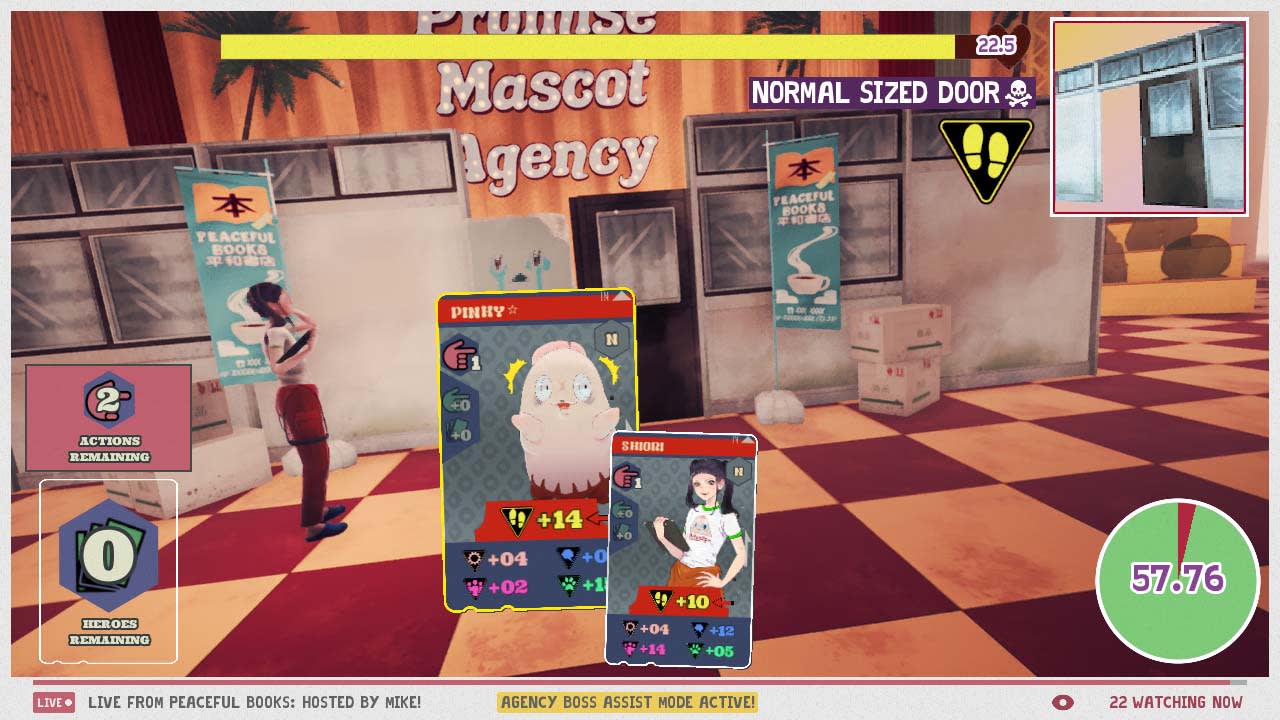
Task: Toggle the N rarity badge on Shiori's card
Action: [737, 471]
